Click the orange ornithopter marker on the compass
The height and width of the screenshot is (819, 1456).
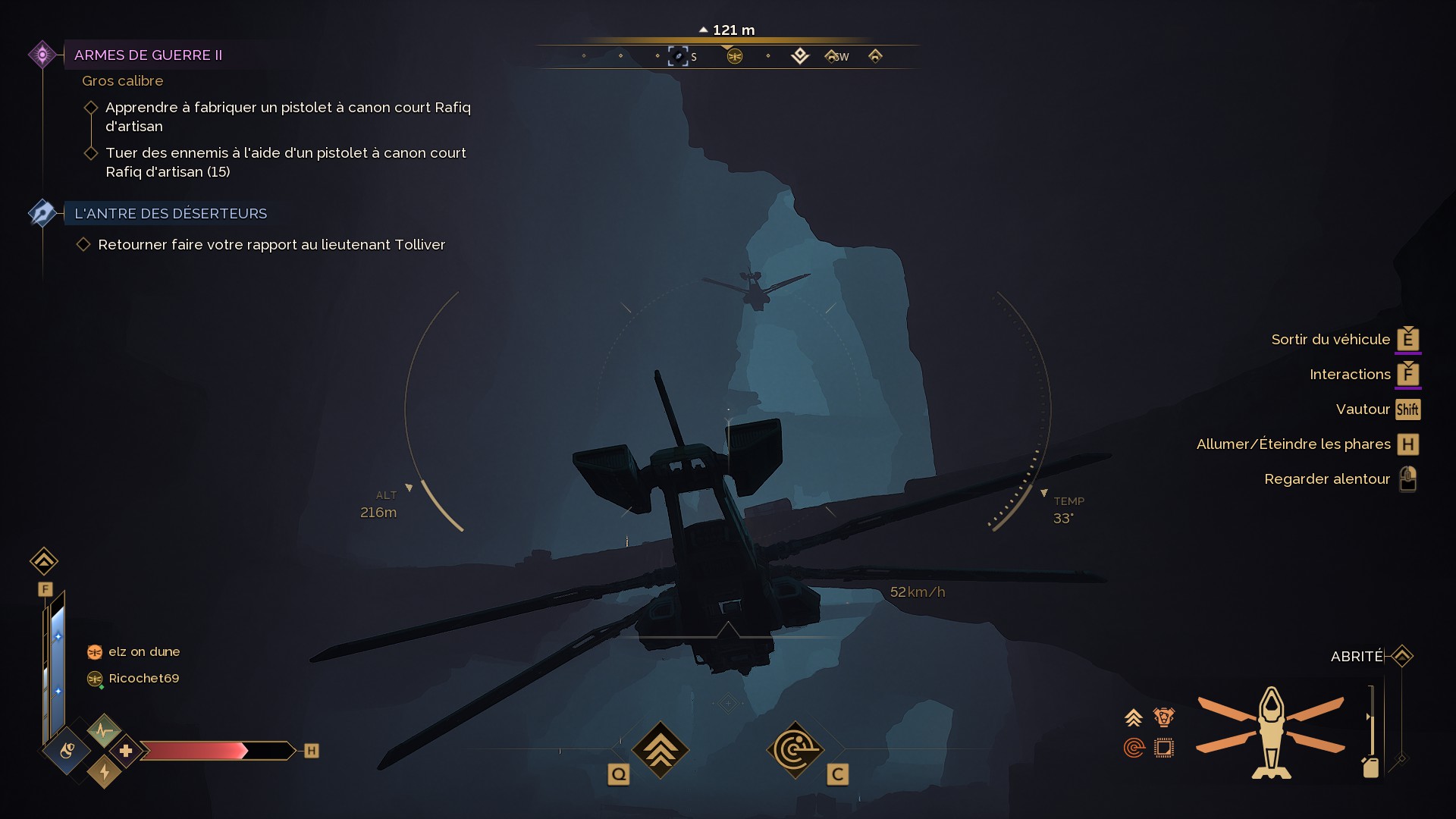coord(734,57)
